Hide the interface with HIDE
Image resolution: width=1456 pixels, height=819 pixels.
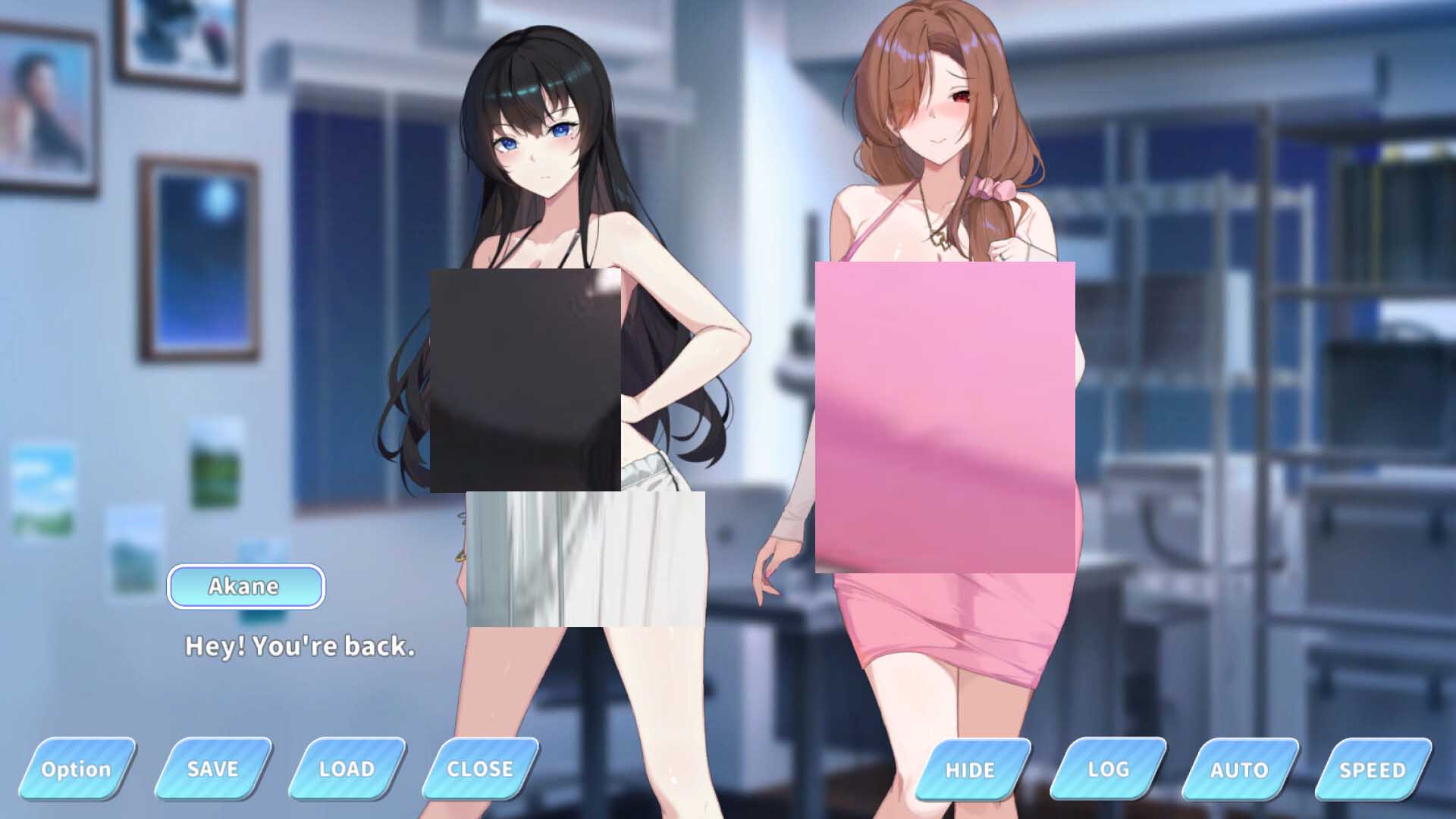tap(971, 770)
